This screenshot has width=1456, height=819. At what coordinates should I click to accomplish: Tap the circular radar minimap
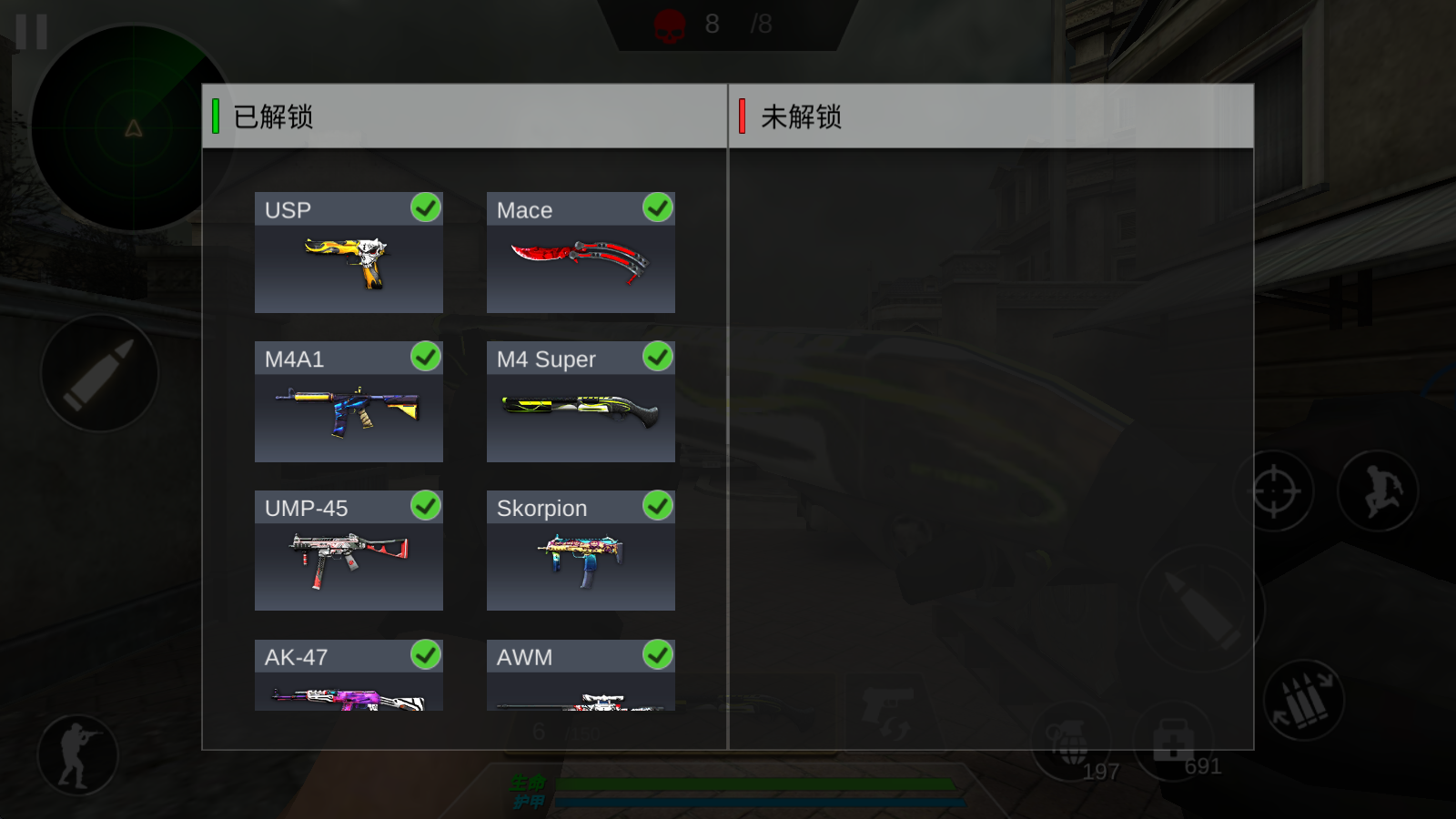pyautogui.click(x=133, y=127)
